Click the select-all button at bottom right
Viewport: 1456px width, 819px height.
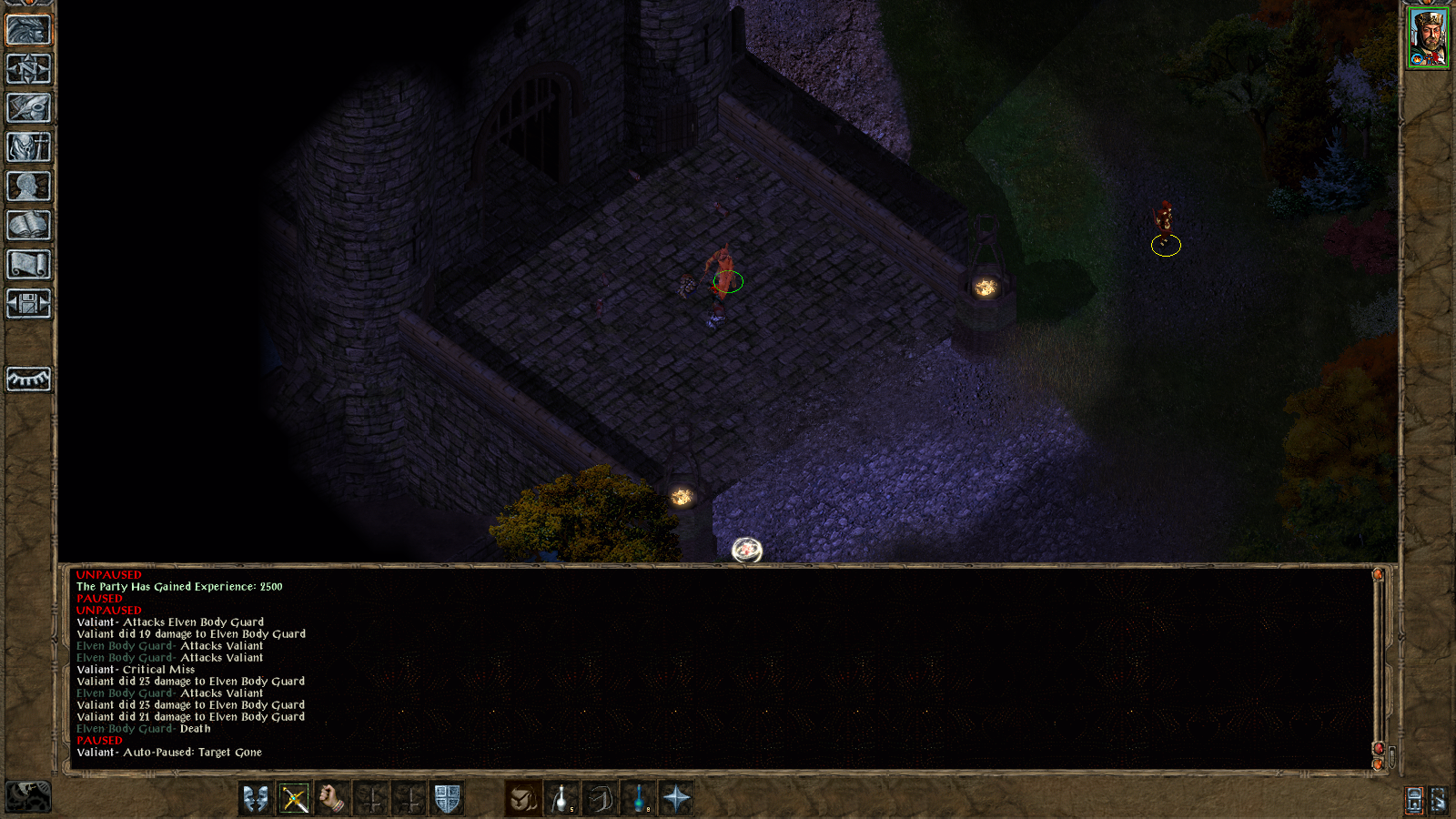click(1437, 799)
